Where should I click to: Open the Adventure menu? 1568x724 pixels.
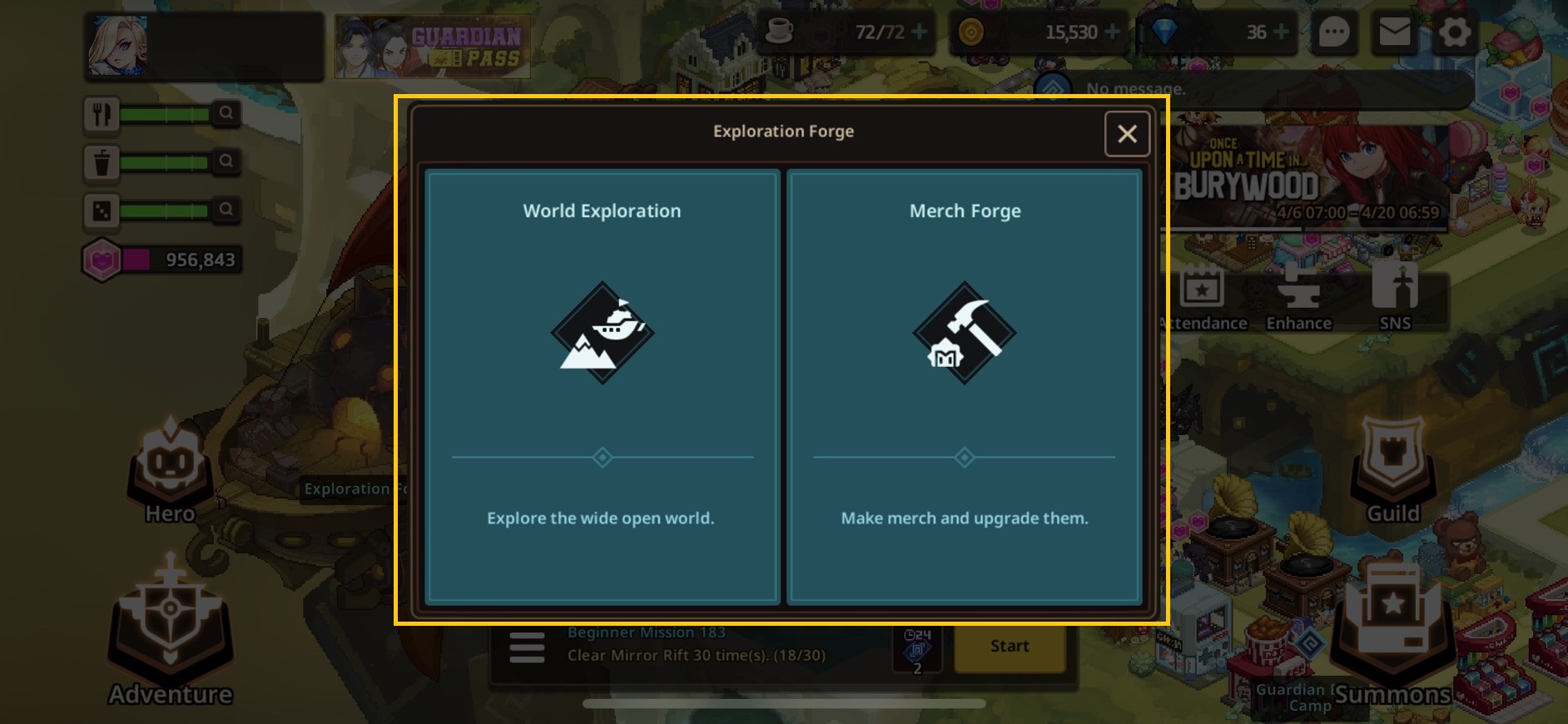click(170, 632)
